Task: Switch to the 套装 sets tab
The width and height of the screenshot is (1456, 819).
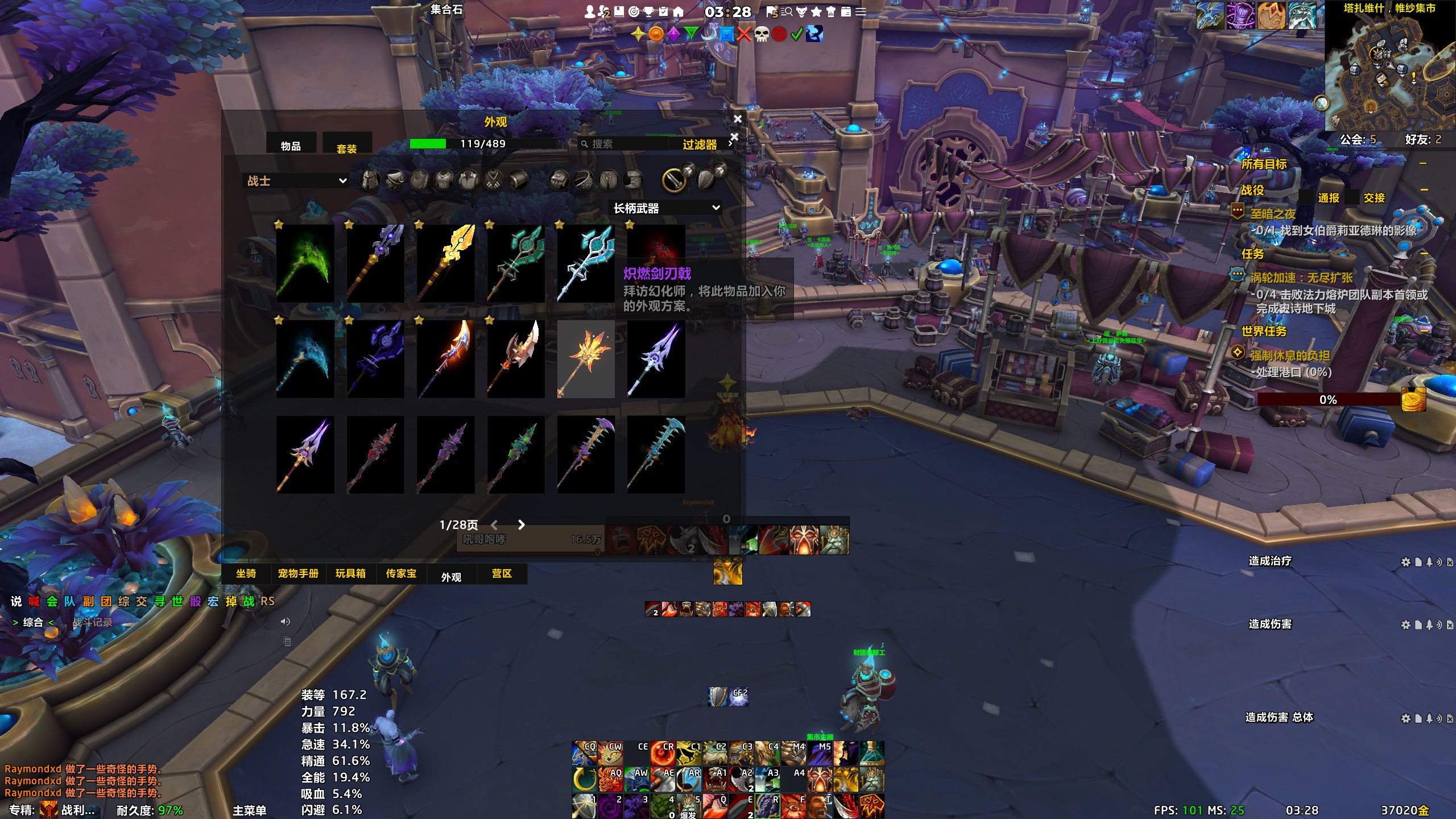Action: point(346,148)
